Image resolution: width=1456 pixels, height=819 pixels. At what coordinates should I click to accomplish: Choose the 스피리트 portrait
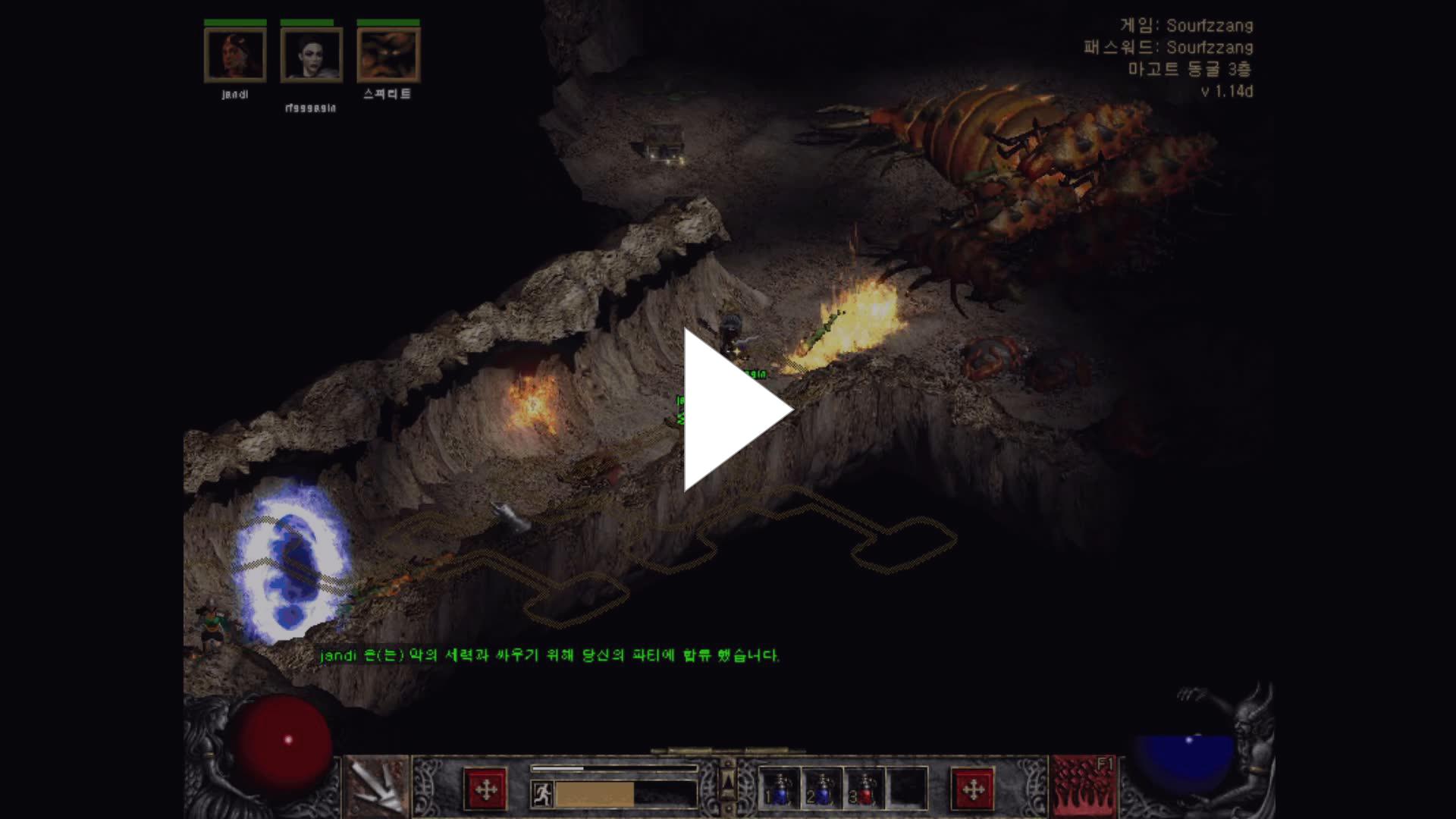click(388, 55)
